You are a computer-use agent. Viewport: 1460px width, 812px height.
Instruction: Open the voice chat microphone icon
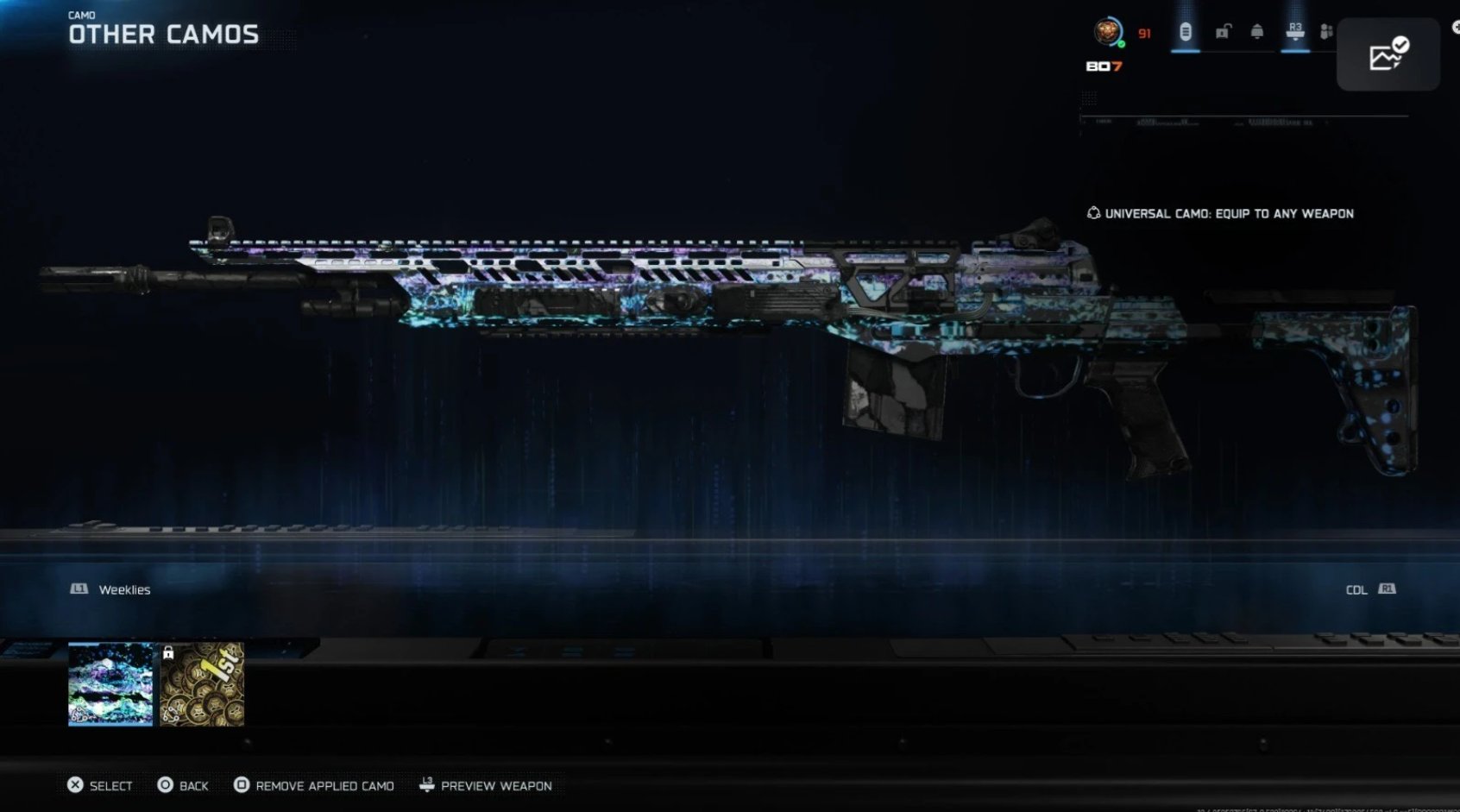pyautogui.click(x=1186, y=32)
